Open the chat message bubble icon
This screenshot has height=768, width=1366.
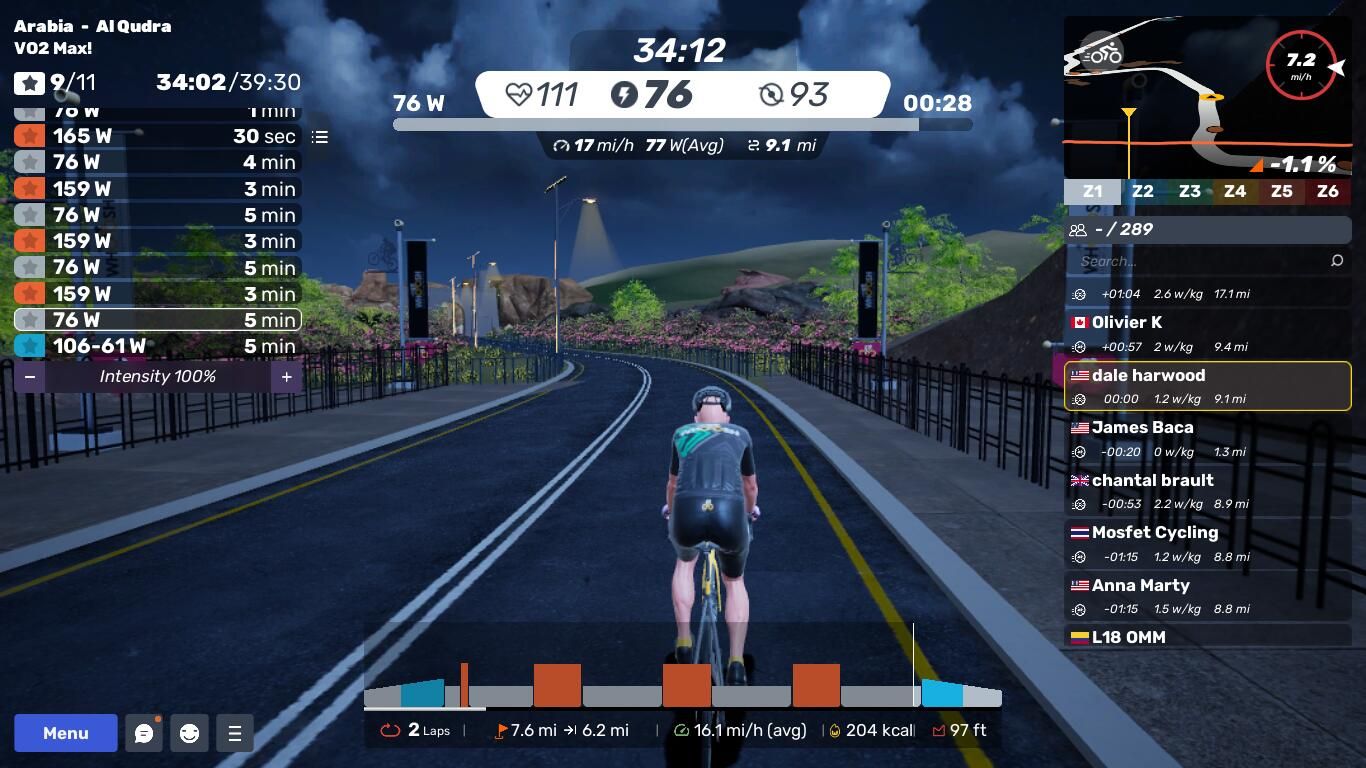pos(144,733)
